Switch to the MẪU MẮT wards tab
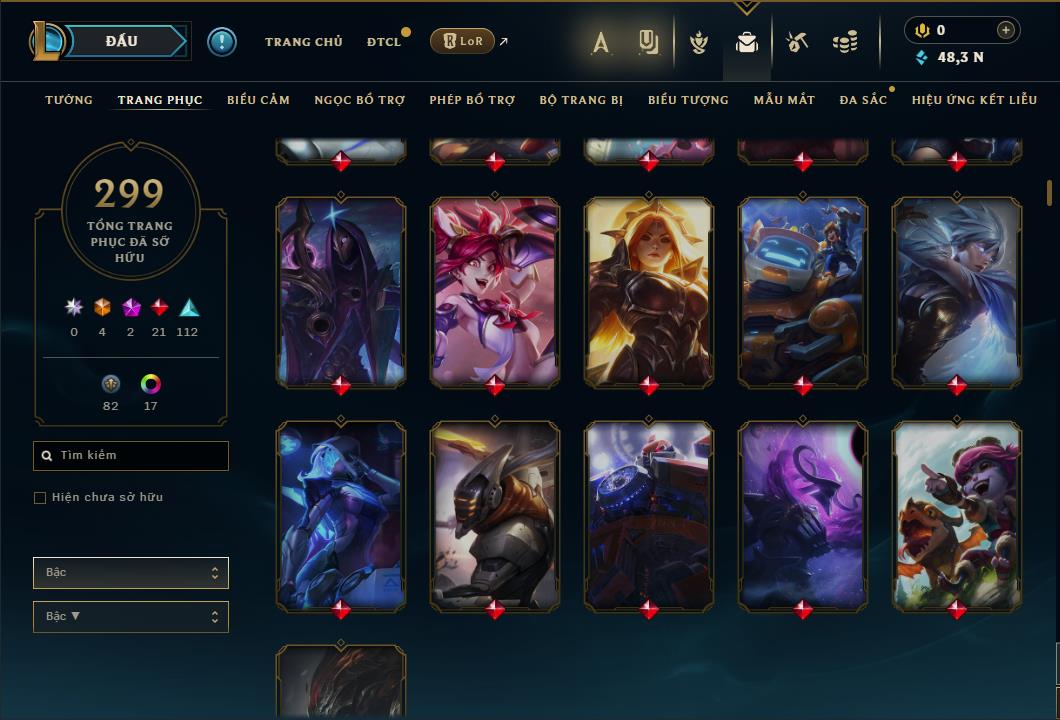Image resolution: width=1060 pixels, height=720 pixels. click(x=784, y=100)
